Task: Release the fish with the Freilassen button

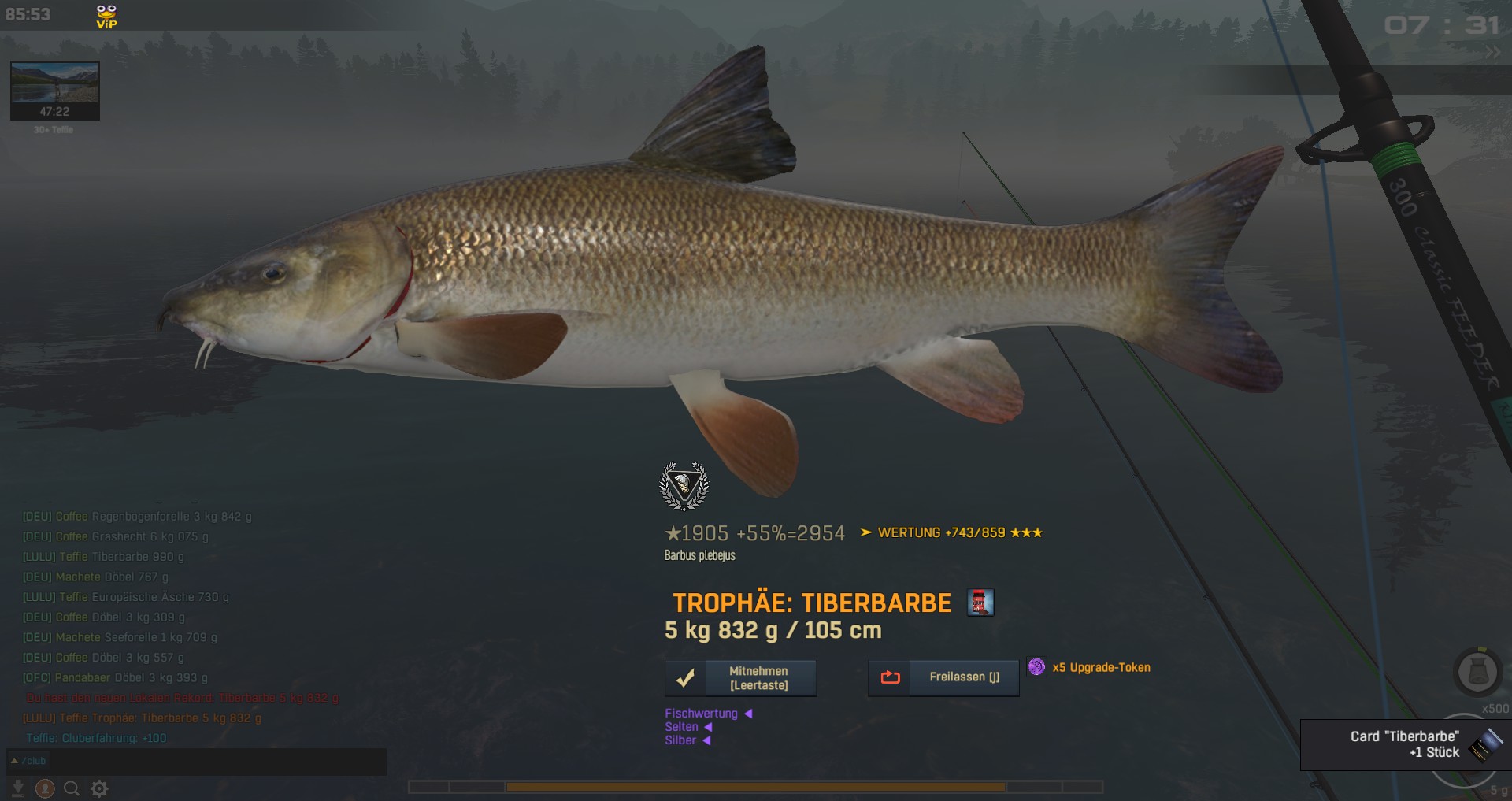Action: [943, 677]
